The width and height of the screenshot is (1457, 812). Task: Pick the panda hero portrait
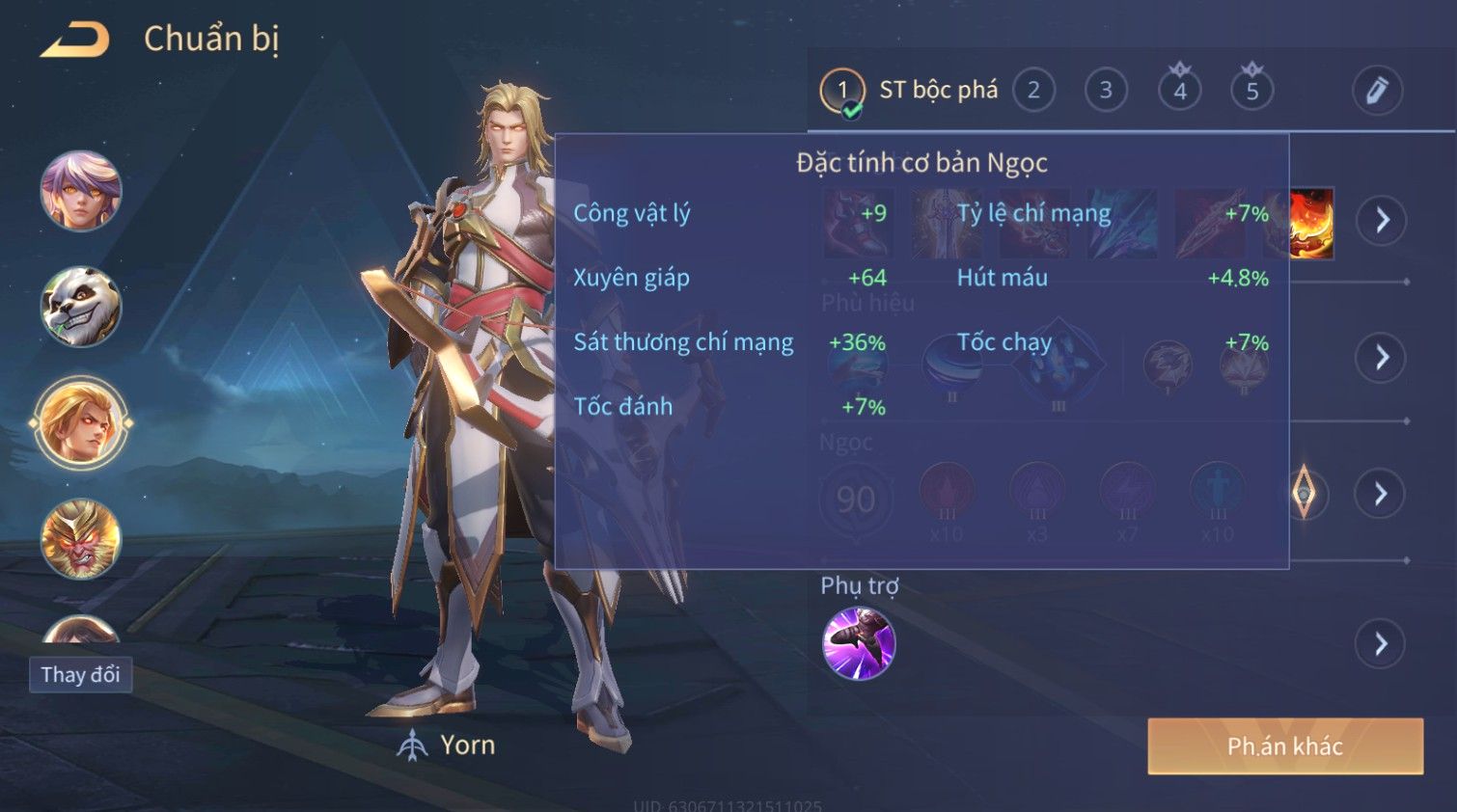coord(81,308)
